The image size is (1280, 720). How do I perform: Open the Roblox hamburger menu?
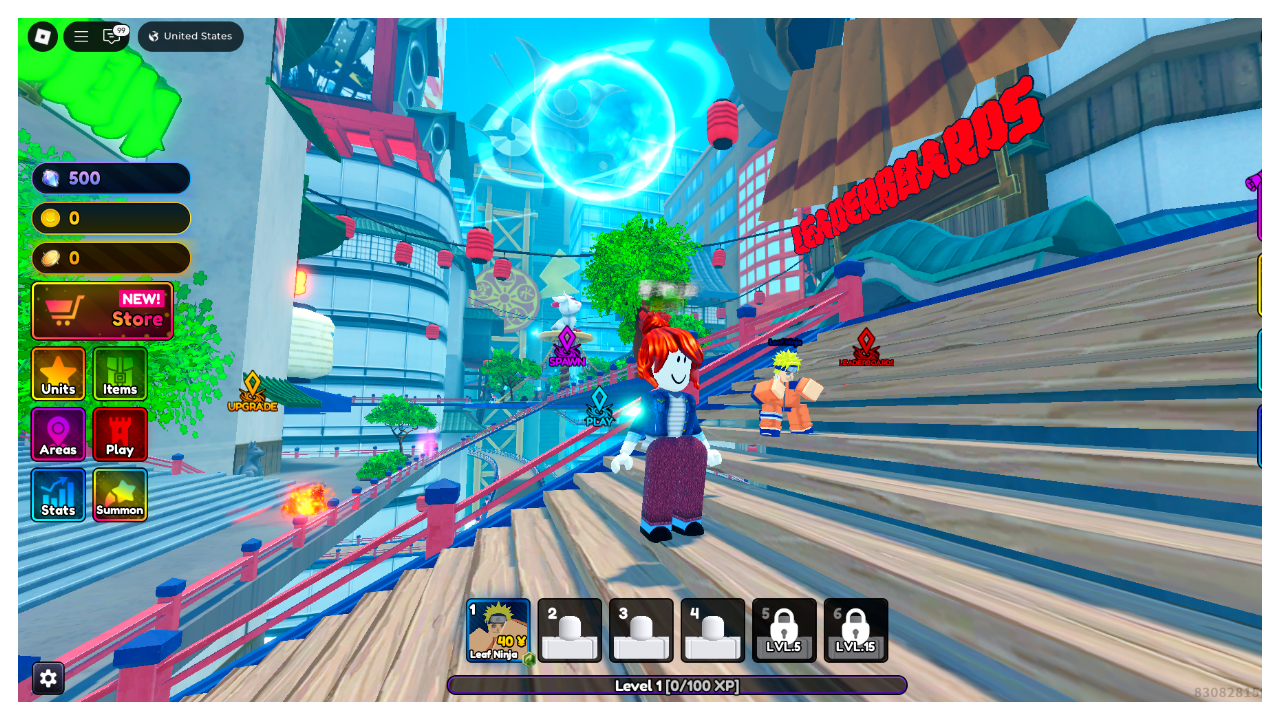click(x=82, y=37)
